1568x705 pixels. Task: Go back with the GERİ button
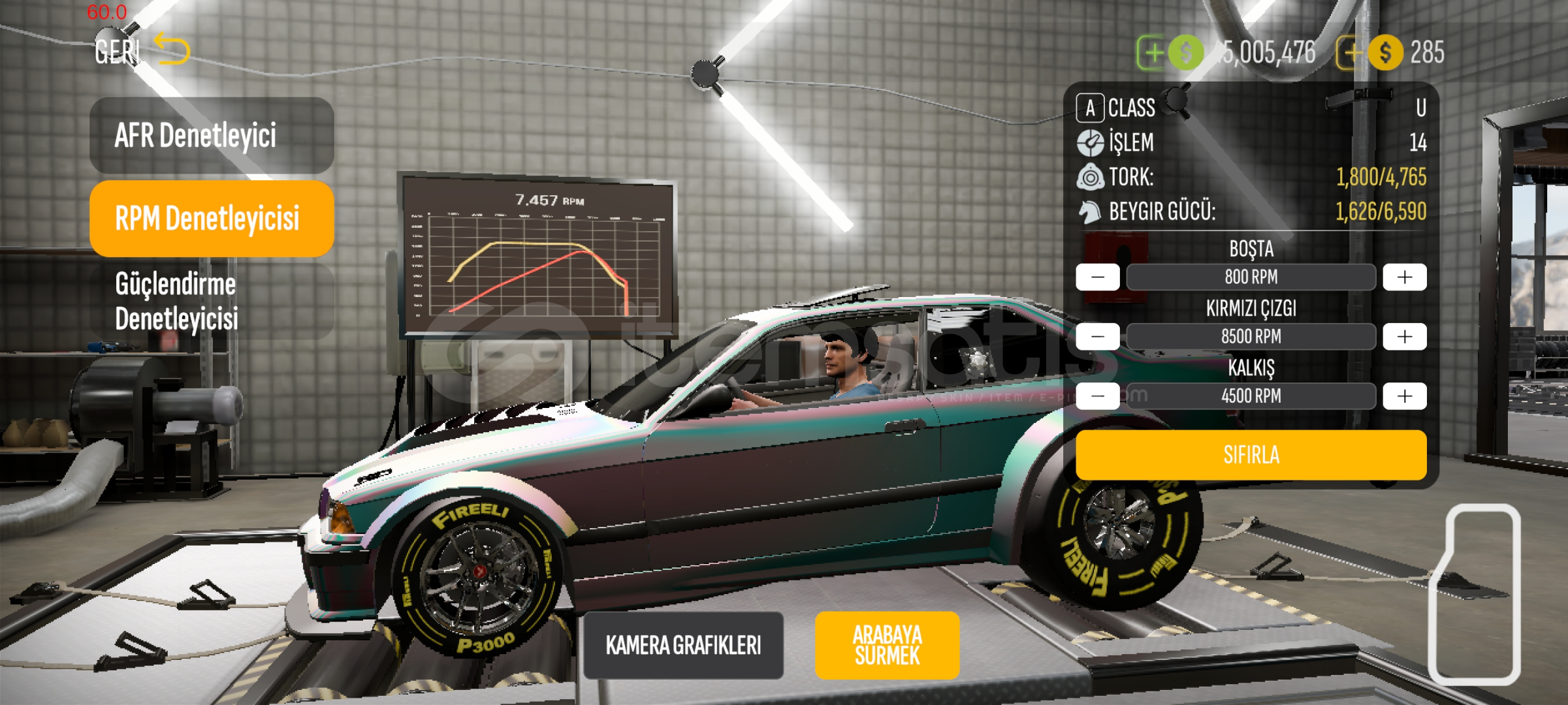click(x=140, y=50)
